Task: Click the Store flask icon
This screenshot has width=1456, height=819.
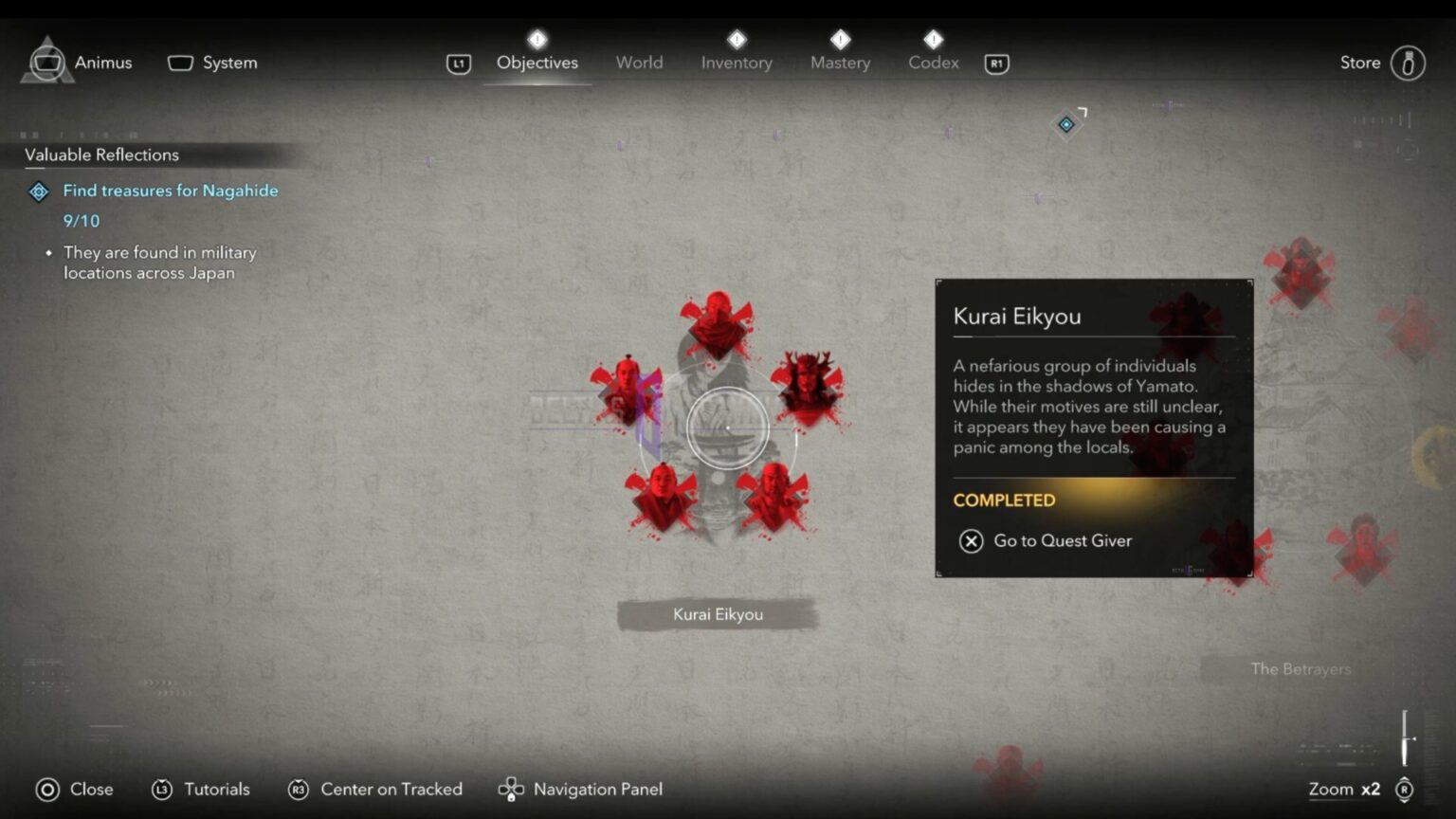Action: (x=1407, y=63)
